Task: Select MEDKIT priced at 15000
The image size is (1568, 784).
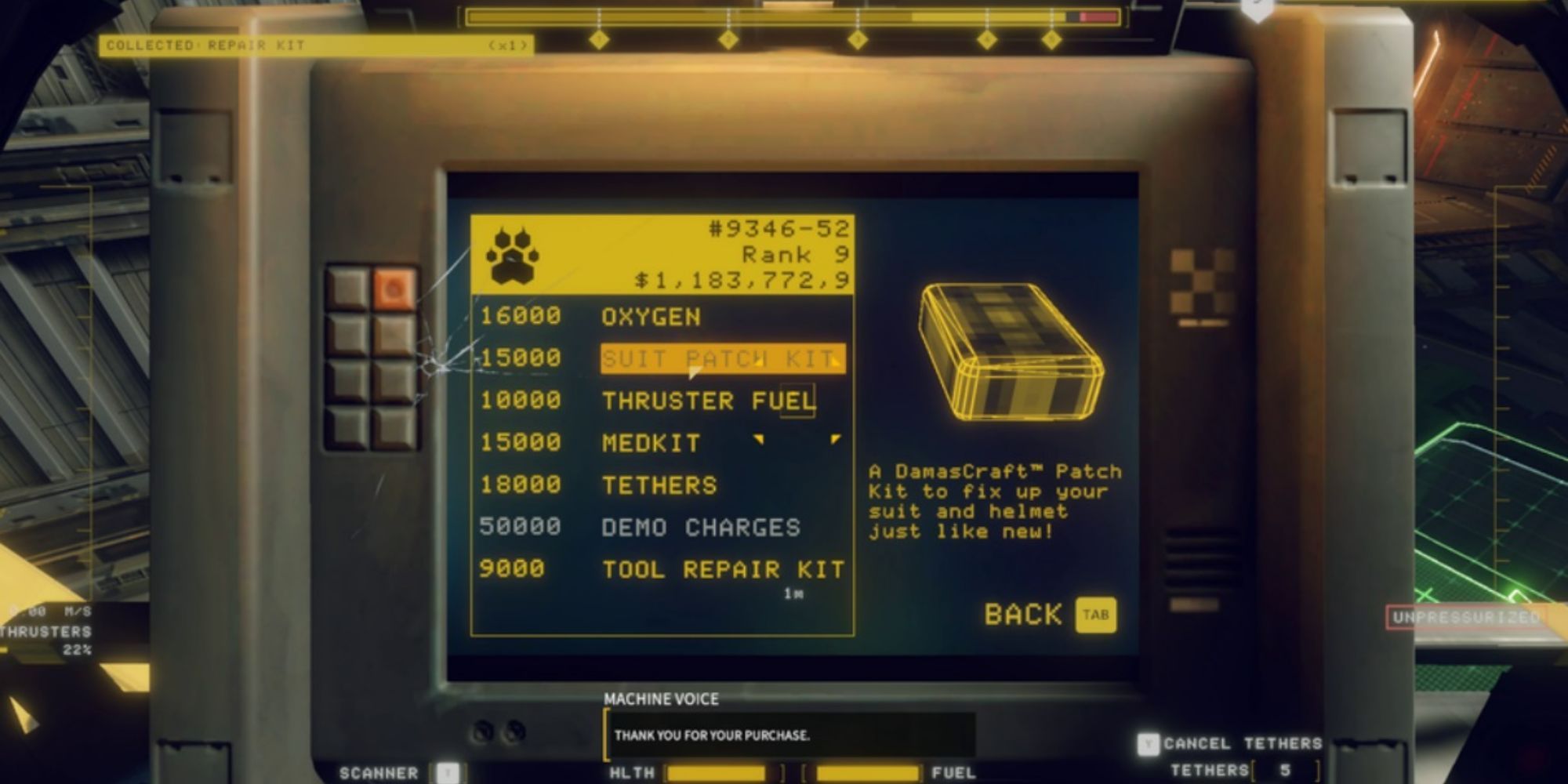Action: (x=651, y=442)
